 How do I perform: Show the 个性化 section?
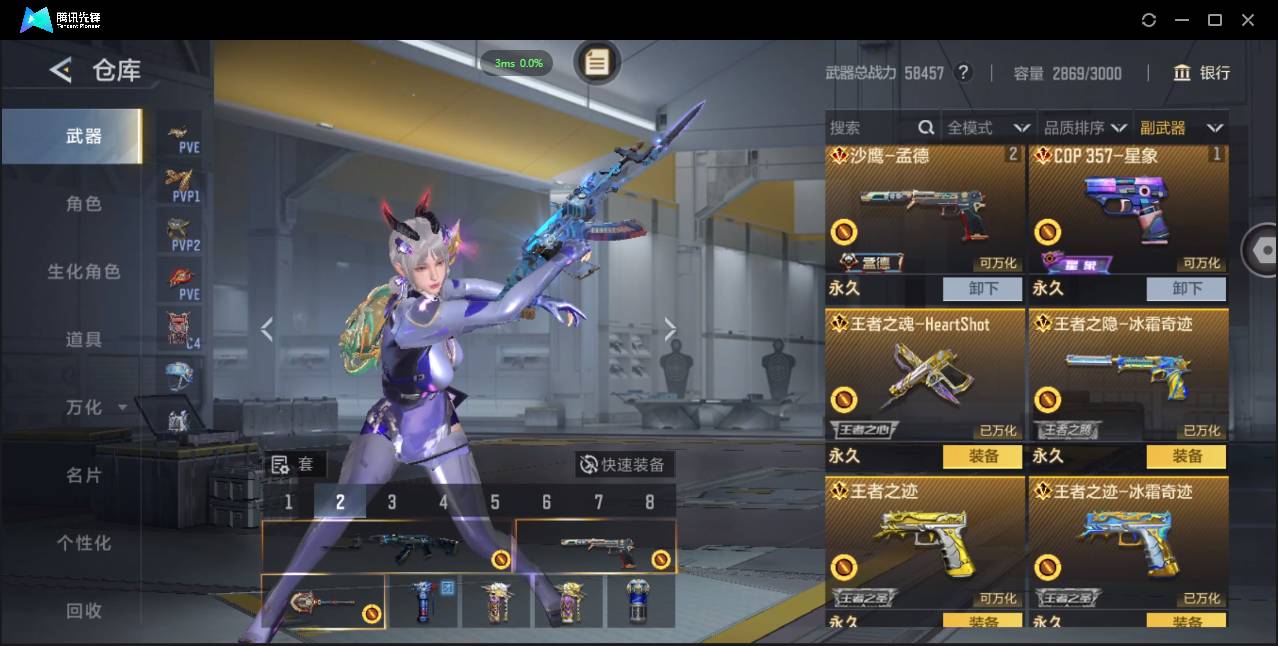coord(84,543)
